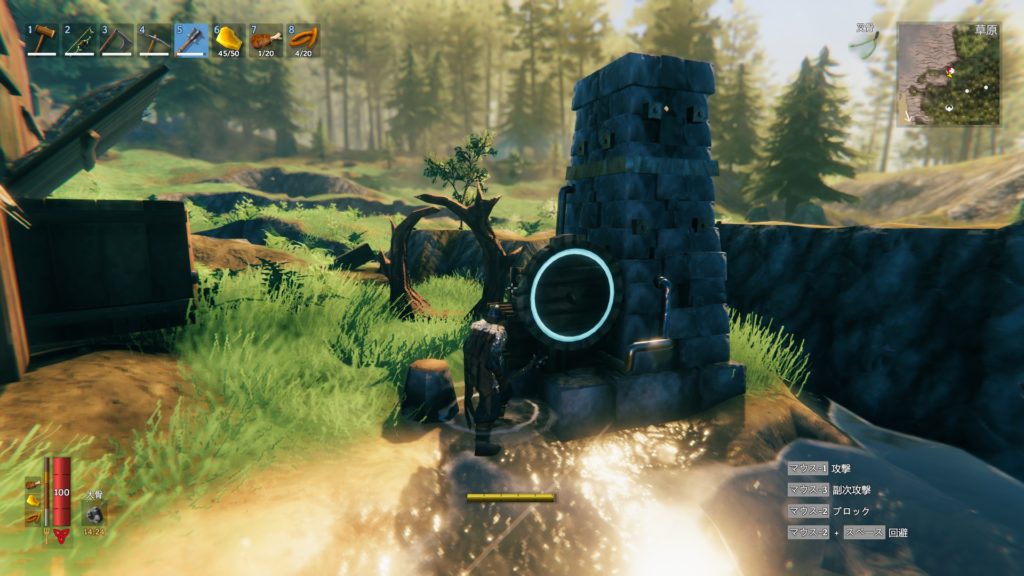Open the minimap in the corner
This screenshot has width=1024, height=576.
click(948, 74)
